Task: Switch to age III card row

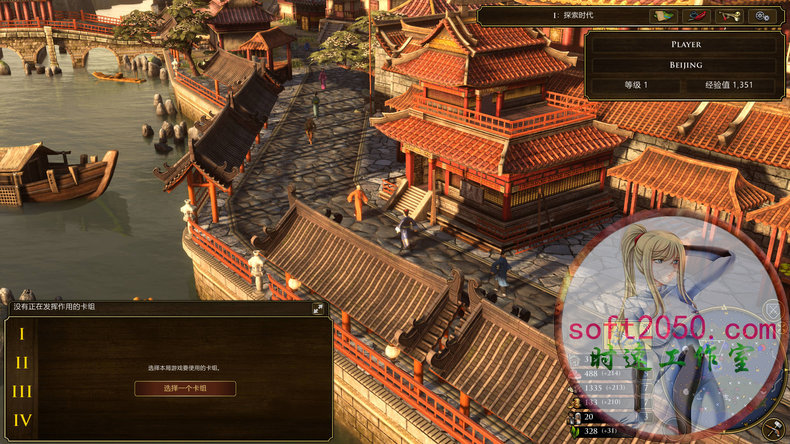Action: click(x=22, y=392)
